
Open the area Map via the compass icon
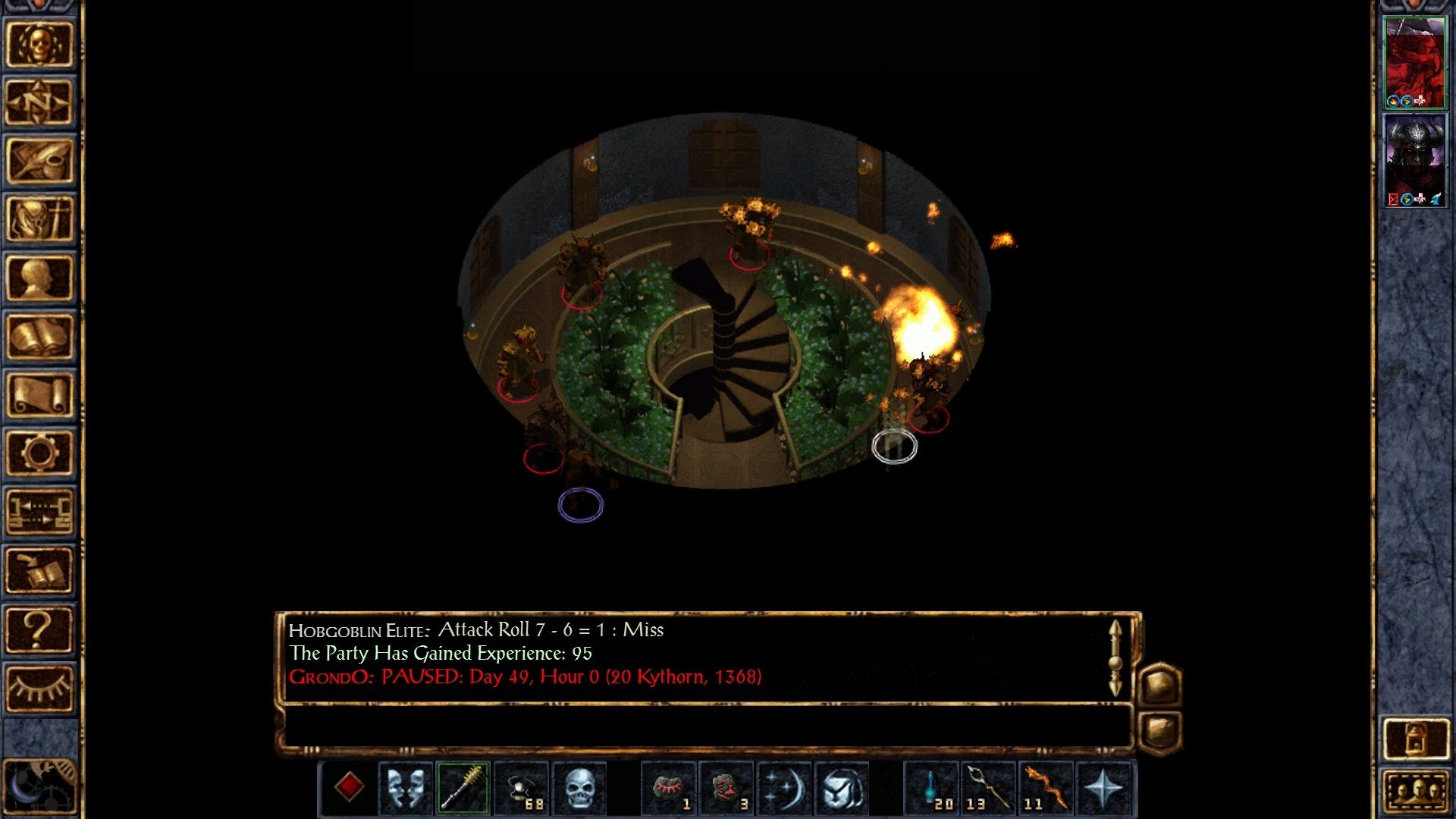click(36, 101)
